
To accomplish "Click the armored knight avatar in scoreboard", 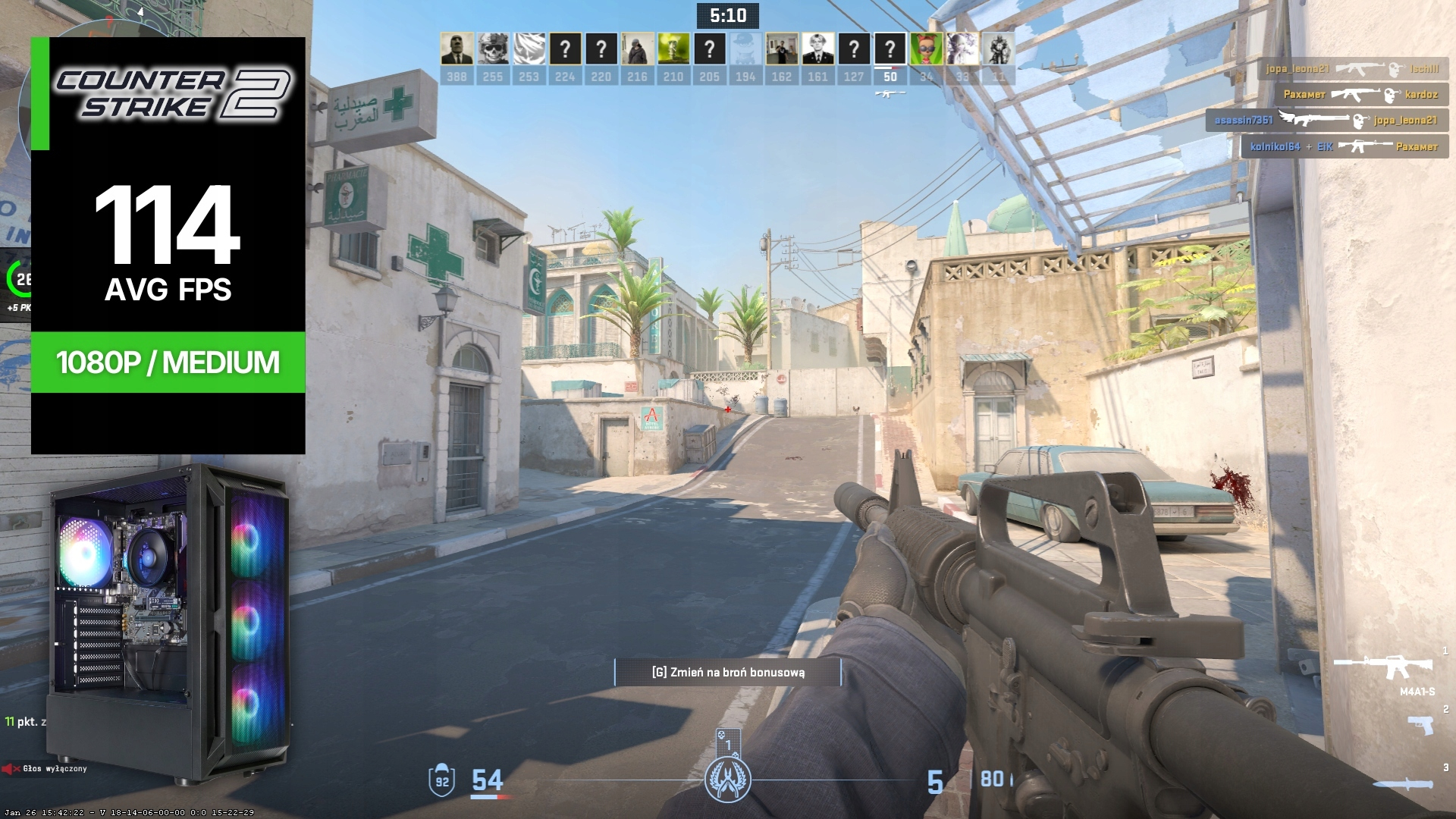I will (x=998, y=49).
